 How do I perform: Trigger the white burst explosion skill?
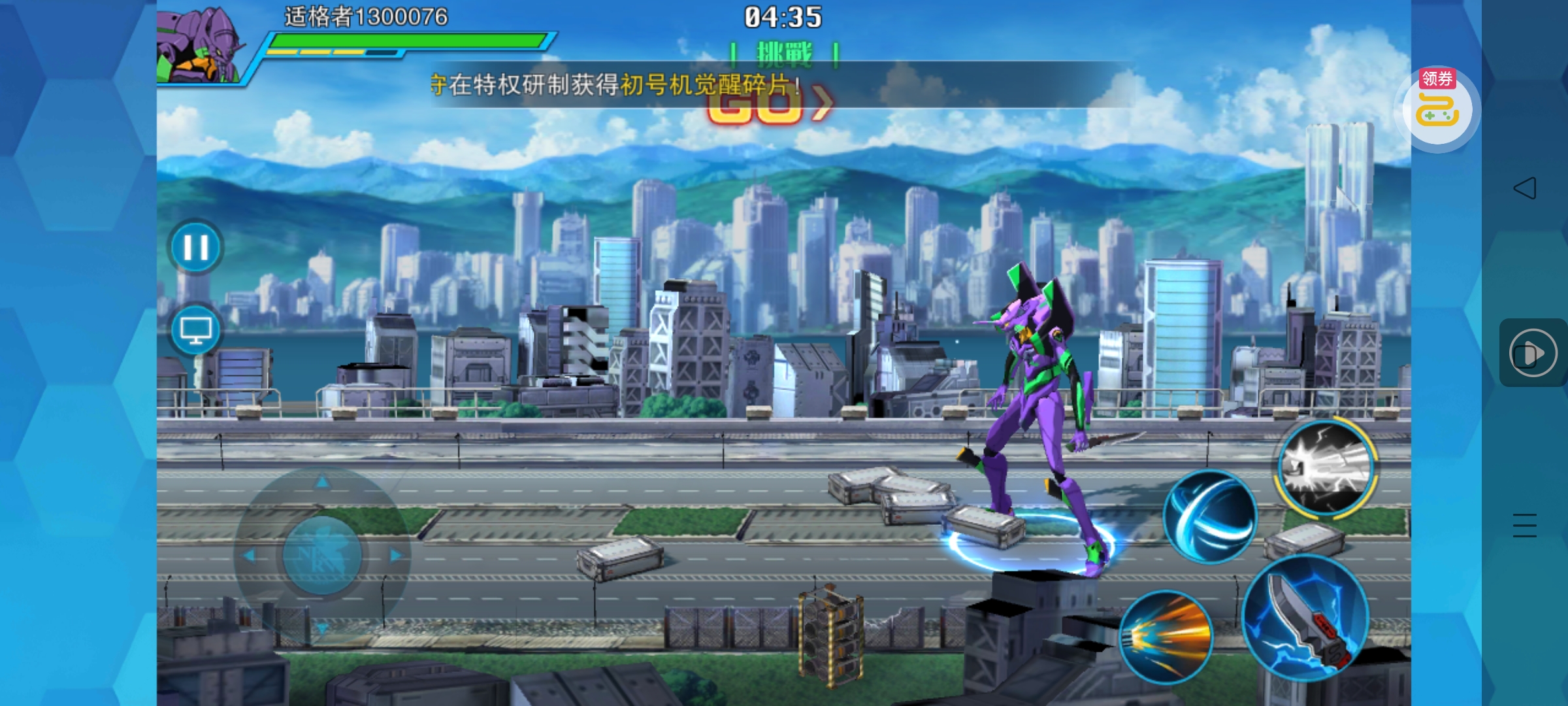point(1326,467)
